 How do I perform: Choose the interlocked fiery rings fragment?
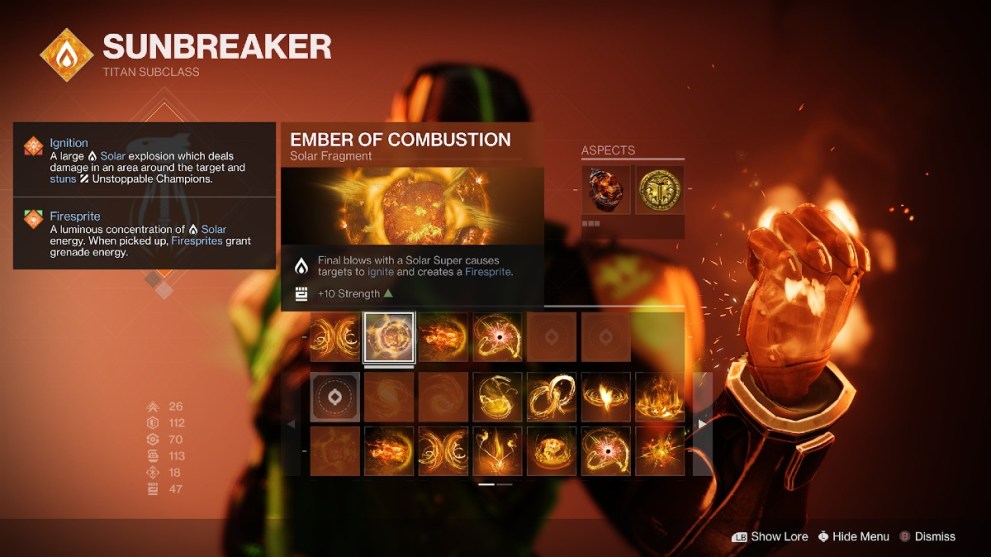pos(552,397)
